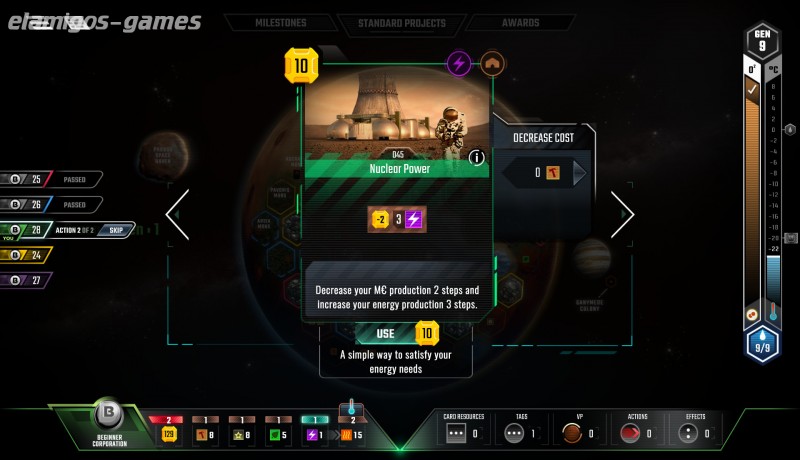800x460 pixels.
Task: Skip the remaining action
Action: click(116, 230)
